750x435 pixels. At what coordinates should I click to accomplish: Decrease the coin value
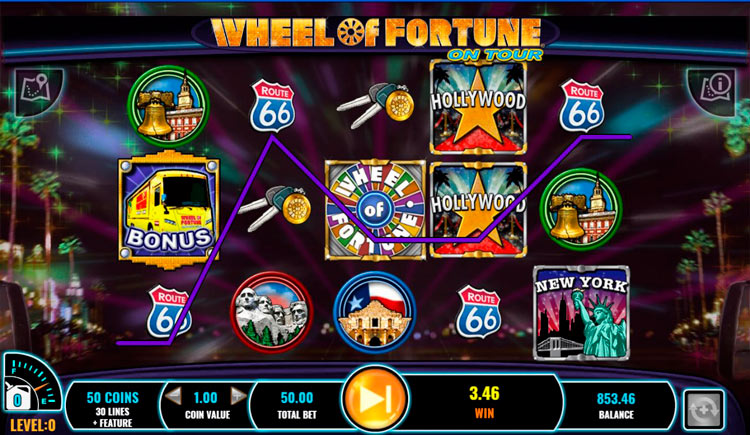[173, 395]
